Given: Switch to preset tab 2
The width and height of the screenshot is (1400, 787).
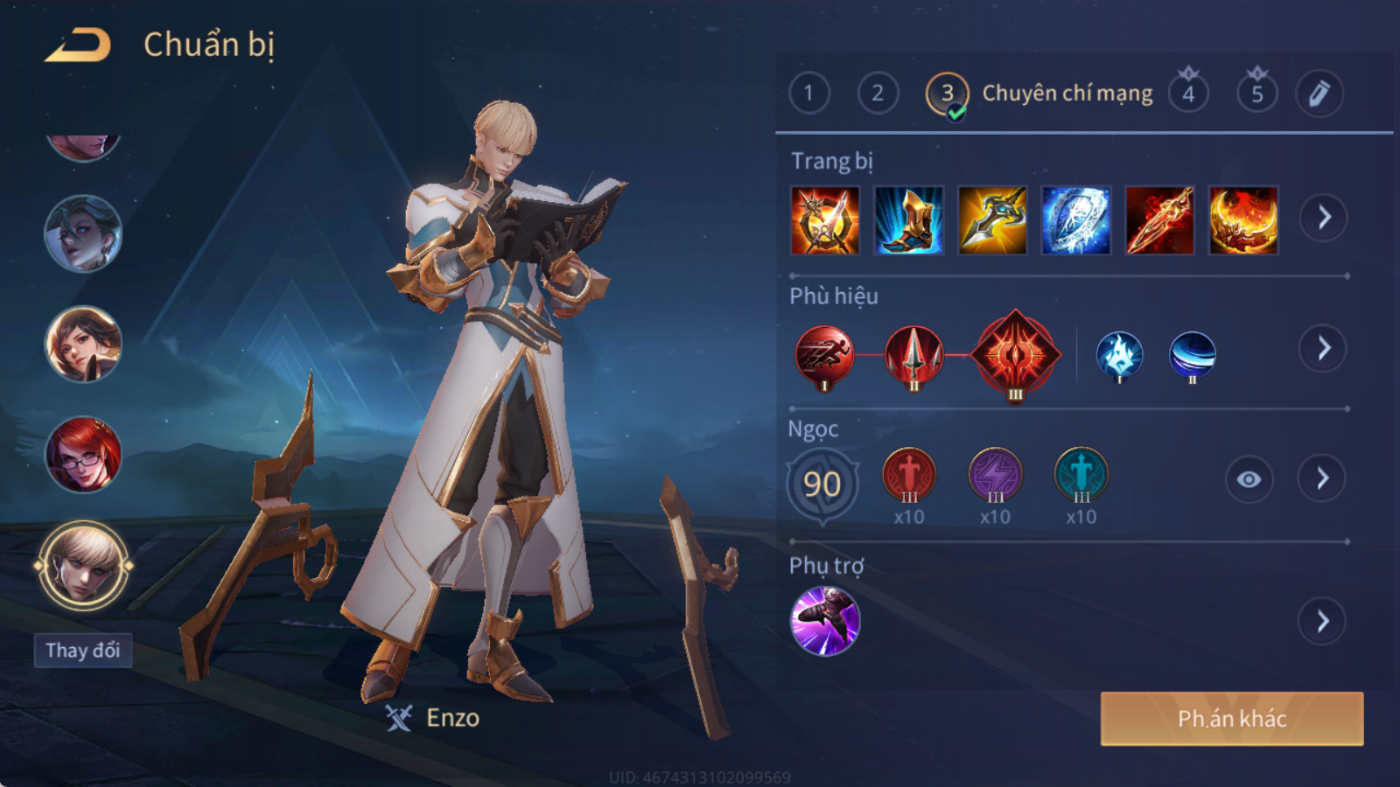Looking at the screenshot, I should [x=877, y=94].
